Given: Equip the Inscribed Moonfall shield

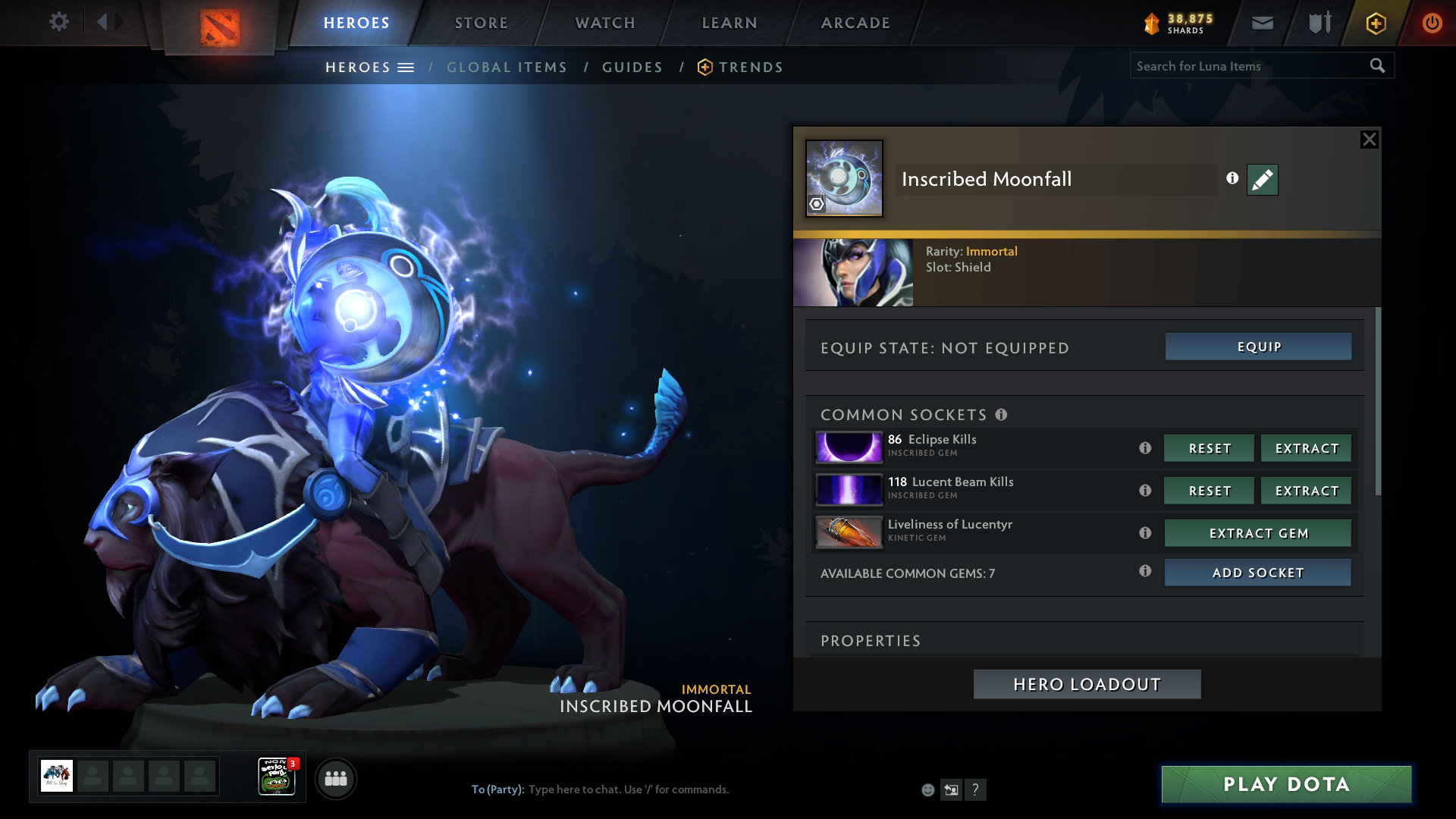Looking at the screenshot, I should [x=1258, y=347].
